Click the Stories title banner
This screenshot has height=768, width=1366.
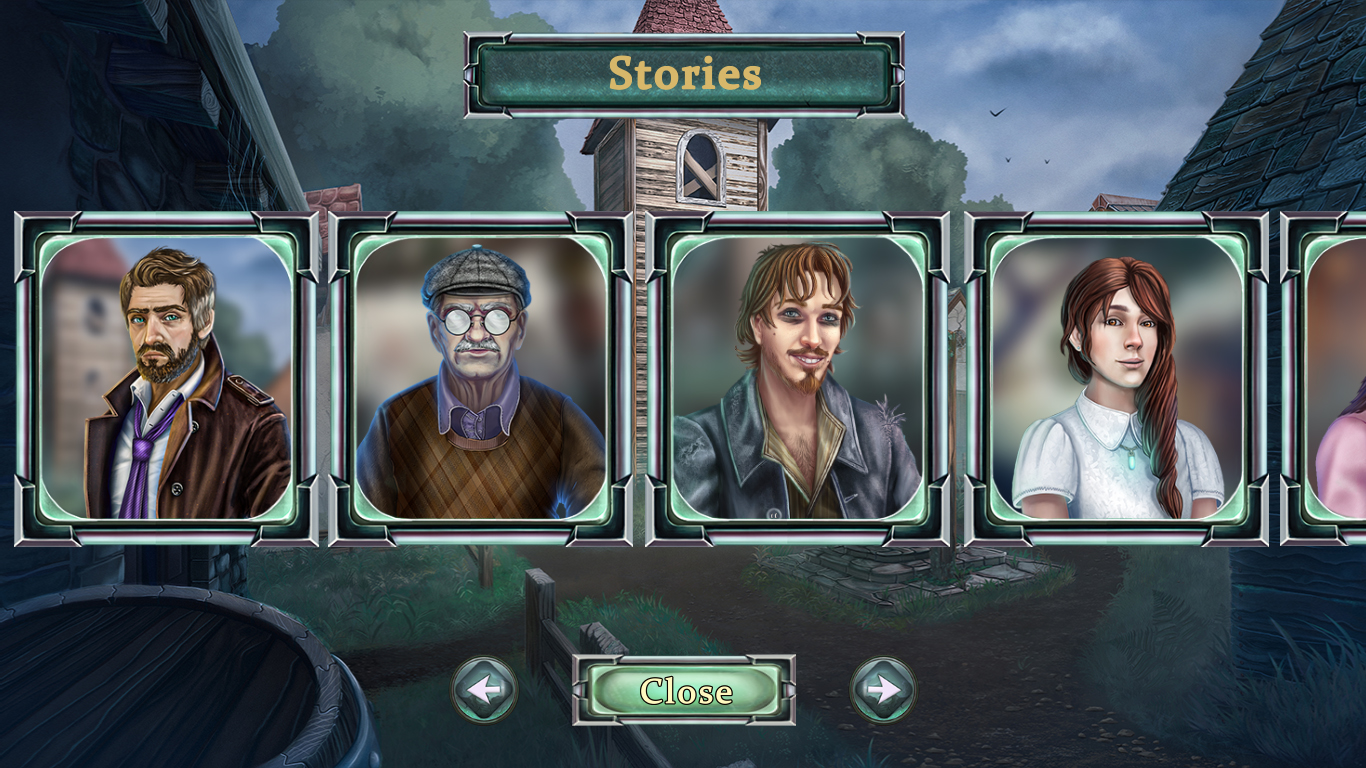tap(683, 73)
